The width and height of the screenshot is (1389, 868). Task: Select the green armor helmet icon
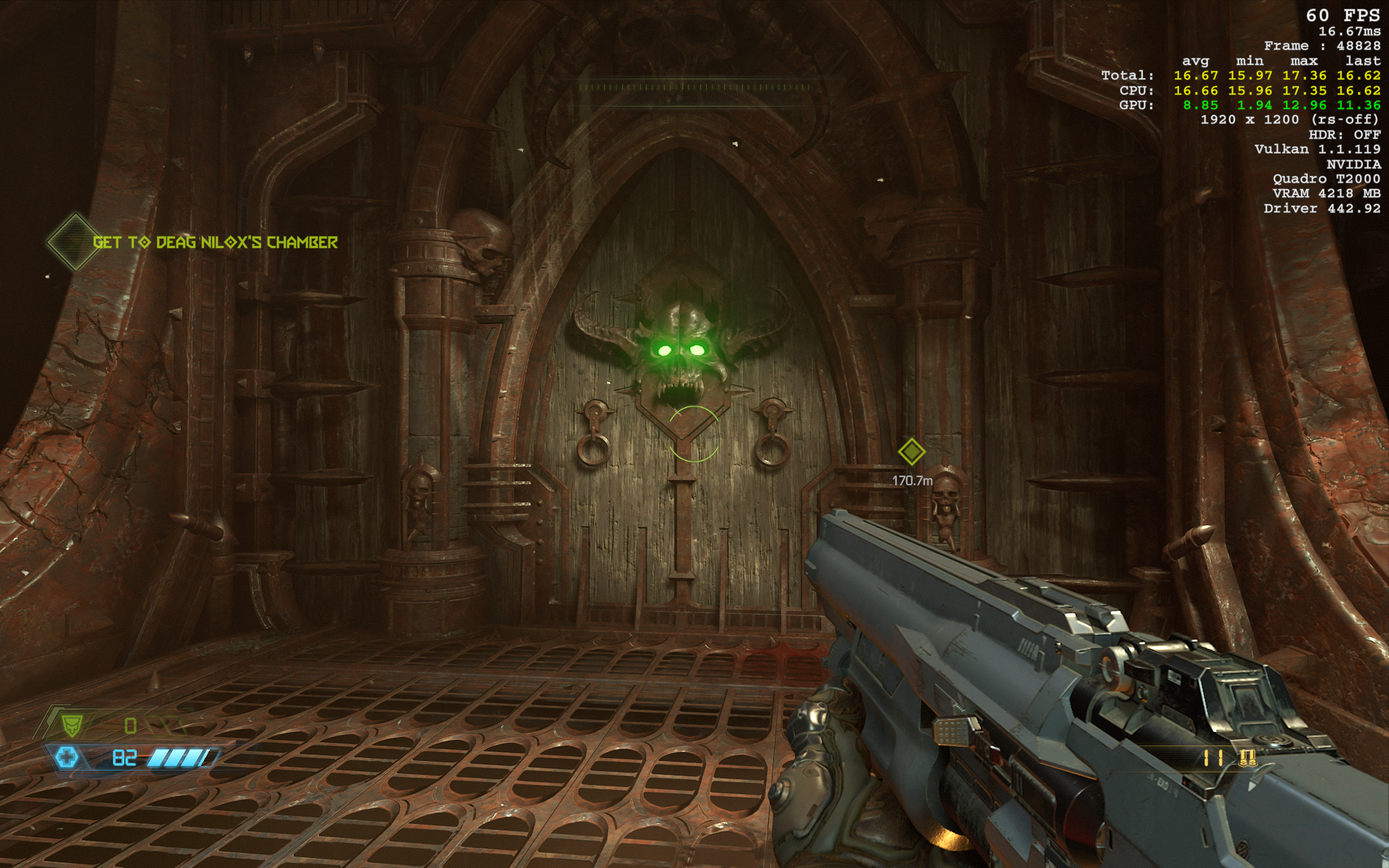[x=71, y=724]
